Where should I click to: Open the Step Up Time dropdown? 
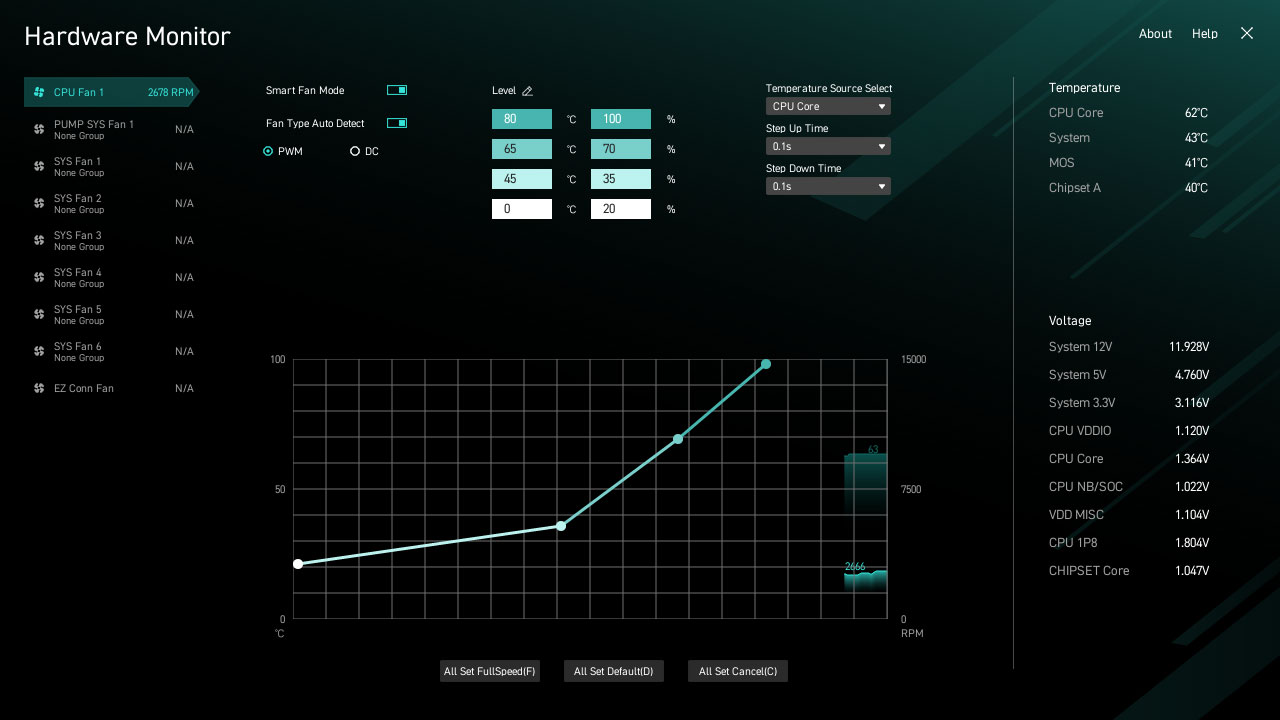pos(828,146)
